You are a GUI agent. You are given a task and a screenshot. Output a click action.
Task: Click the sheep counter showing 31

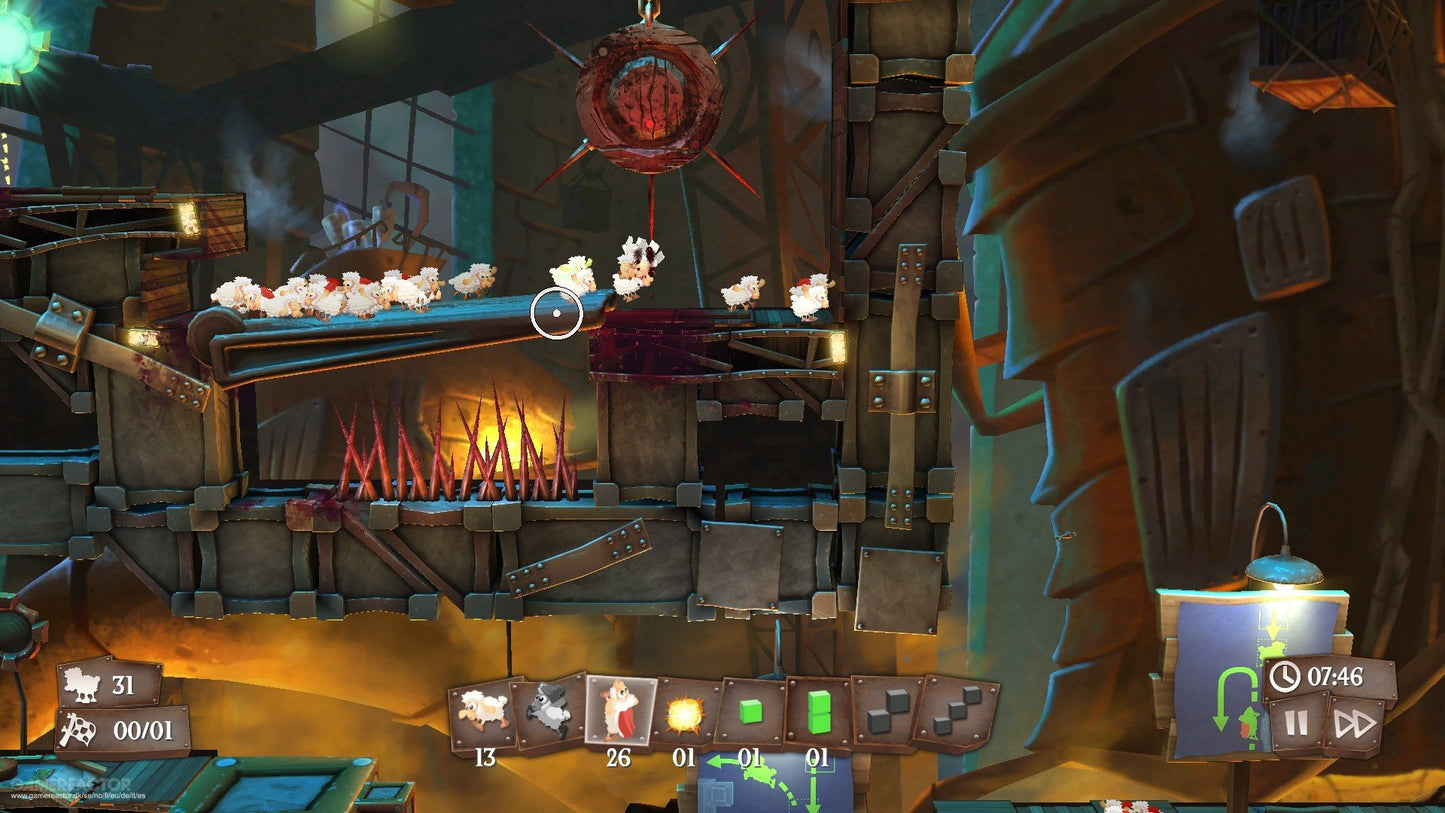[110, 685]
